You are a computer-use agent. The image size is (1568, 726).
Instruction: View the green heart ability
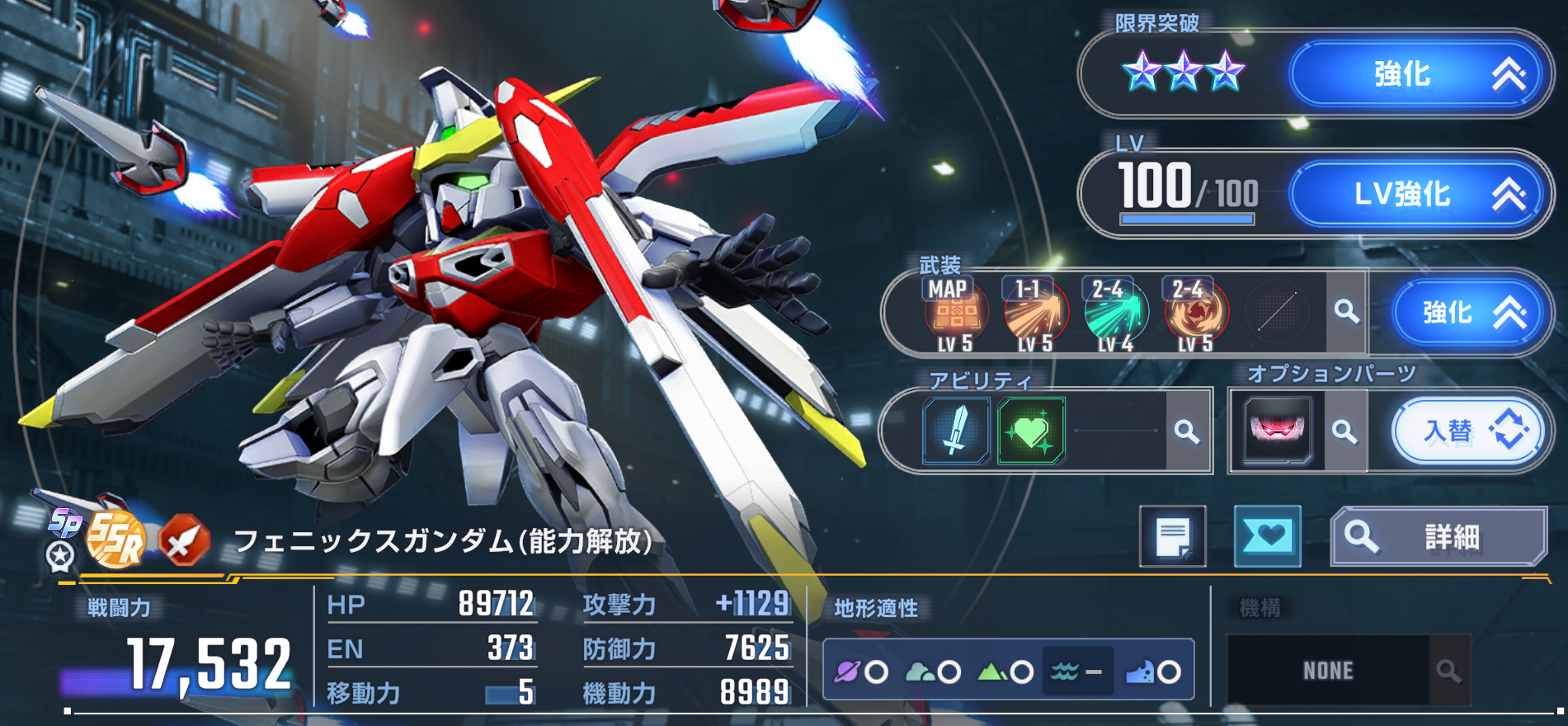tap(1031, 431)
